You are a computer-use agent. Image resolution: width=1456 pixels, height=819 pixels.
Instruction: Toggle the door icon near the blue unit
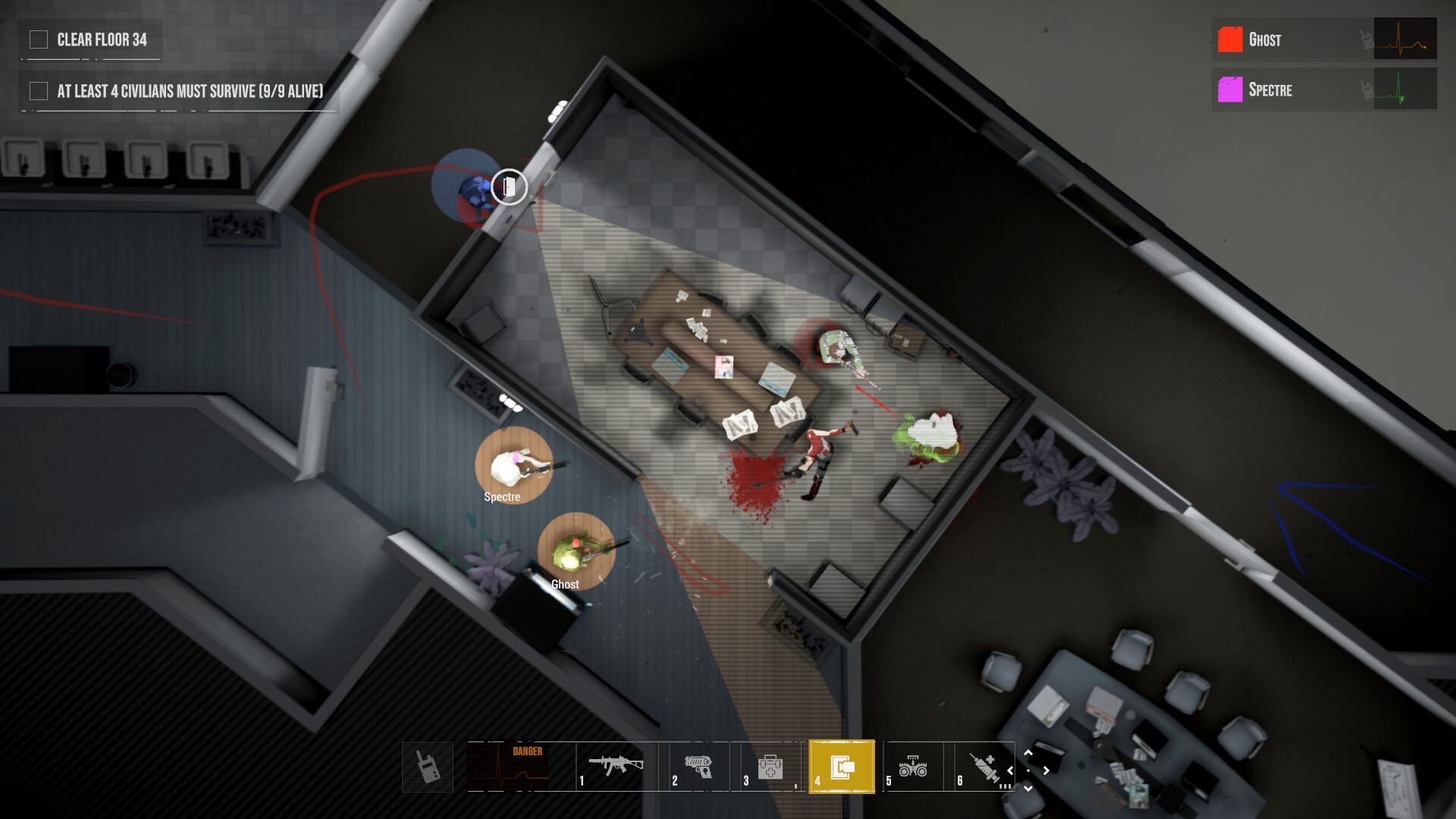click(x=509, y=187)
